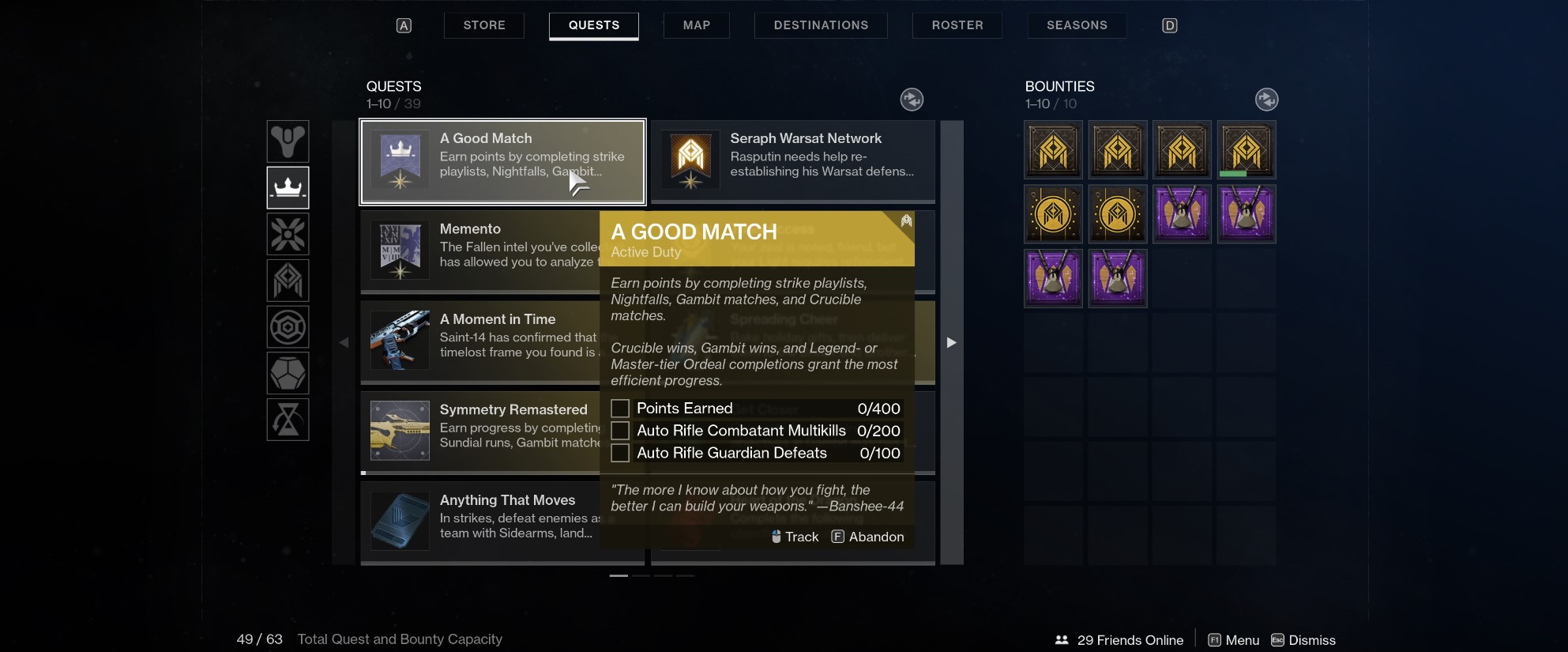The image size is (1568, 652).
Task: Click the Friends Online icon at bottom
Action: tap(1062, 640)
